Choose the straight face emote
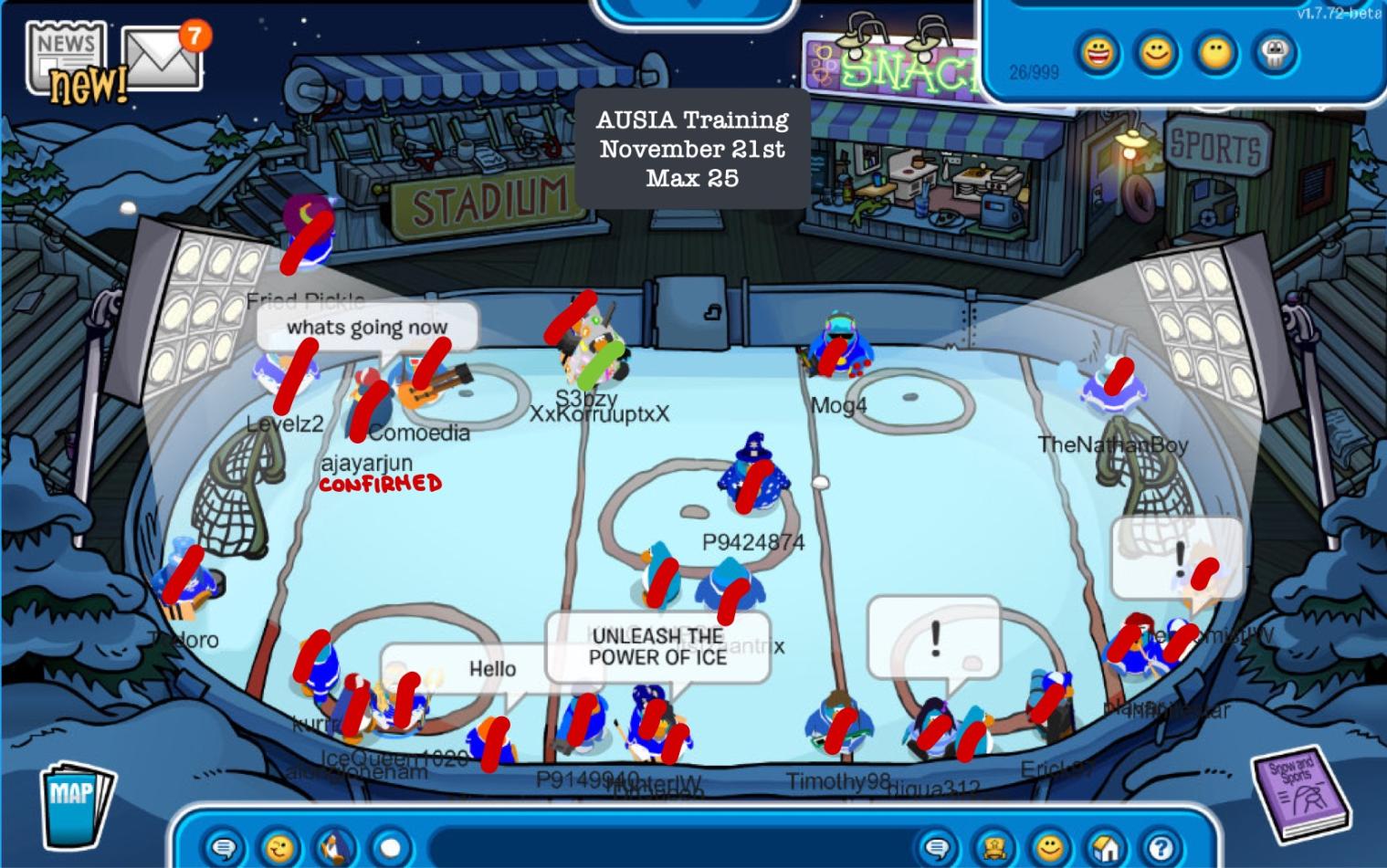This screenshot has height=868, width=1387. [x=1215, y=53]
